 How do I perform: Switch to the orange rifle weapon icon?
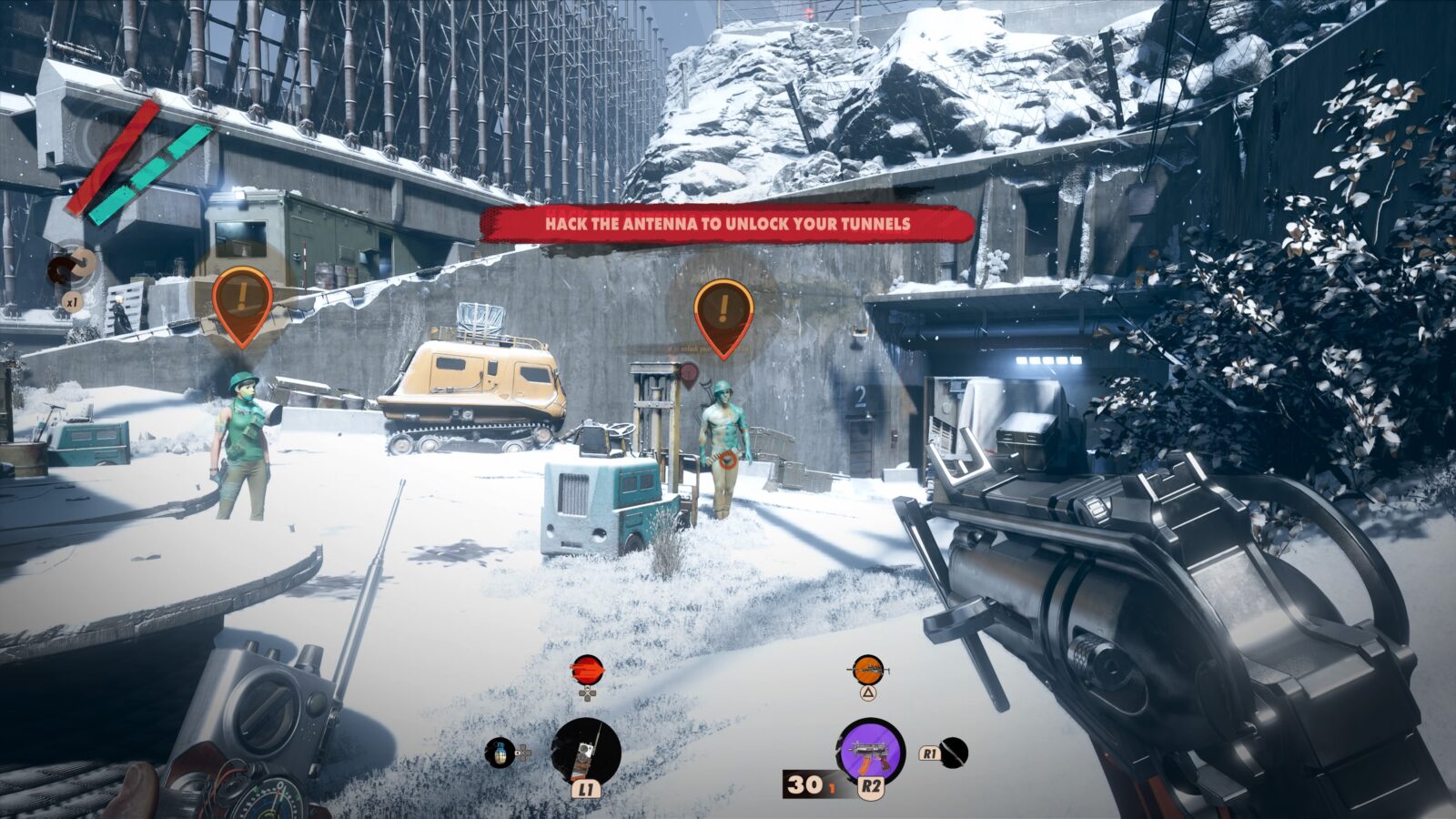(868, 671)
